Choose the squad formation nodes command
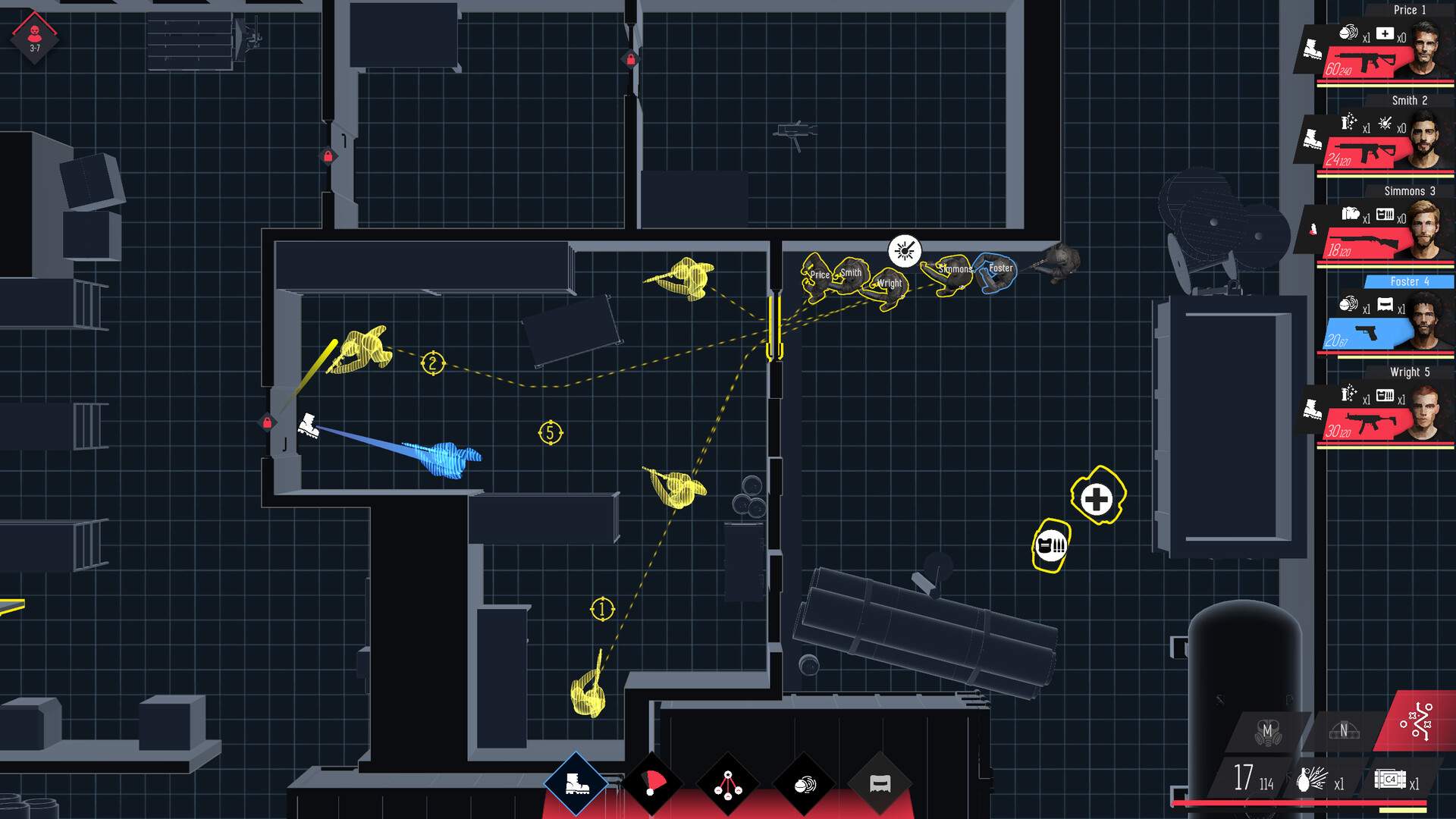This screenshot has width=1456, height=819. 728,784
